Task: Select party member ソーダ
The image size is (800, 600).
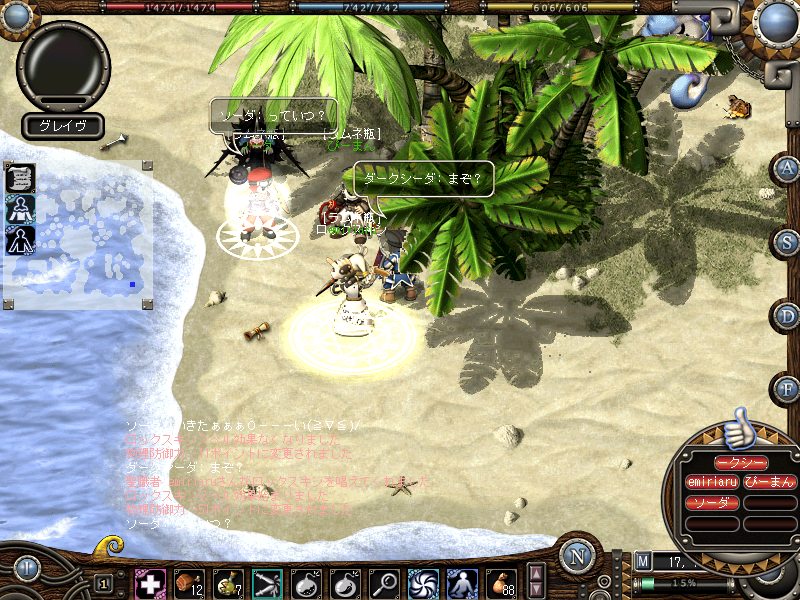Action: coord(711,502)
